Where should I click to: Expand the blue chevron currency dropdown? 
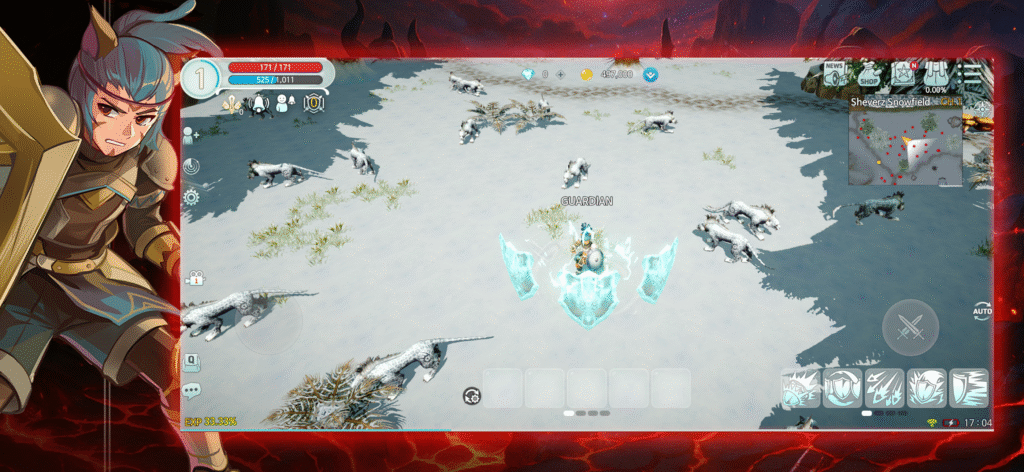tap(651, 74)
